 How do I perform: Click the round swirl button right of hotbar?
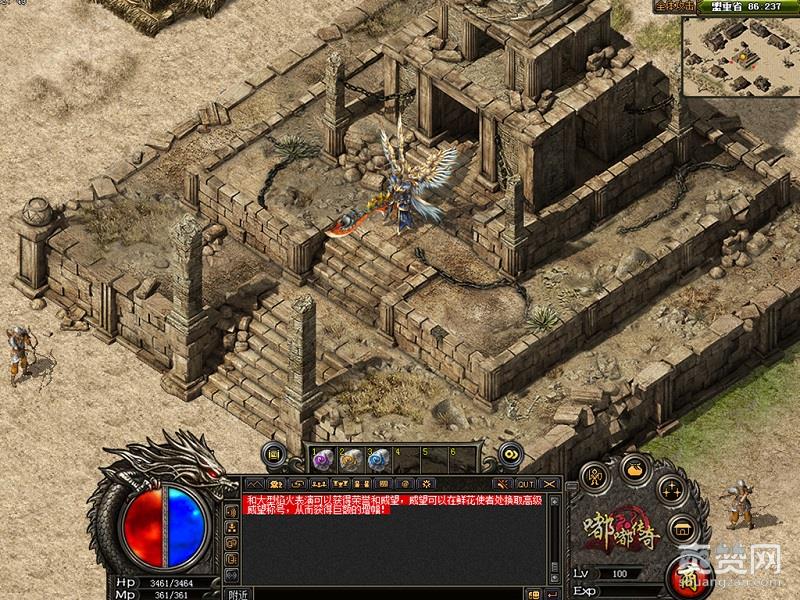tap(511, 455)
